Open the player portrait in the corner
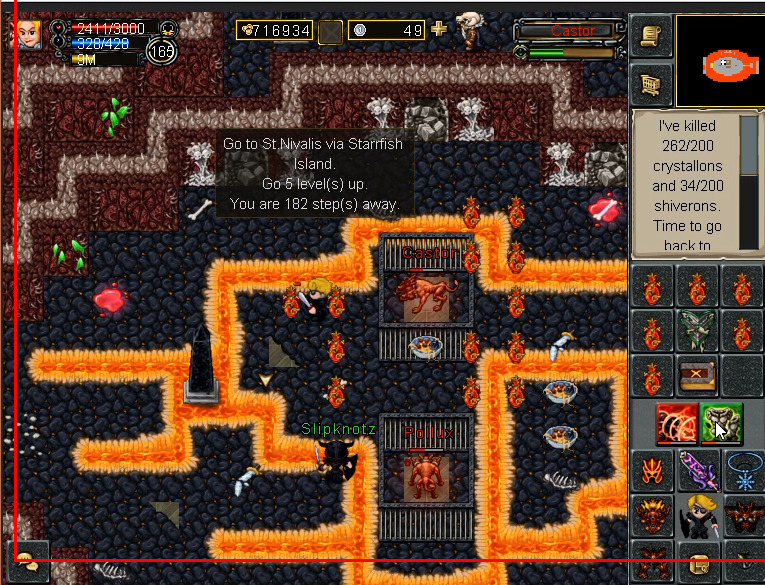Screen dimensions: 765x585 point(26,34)
